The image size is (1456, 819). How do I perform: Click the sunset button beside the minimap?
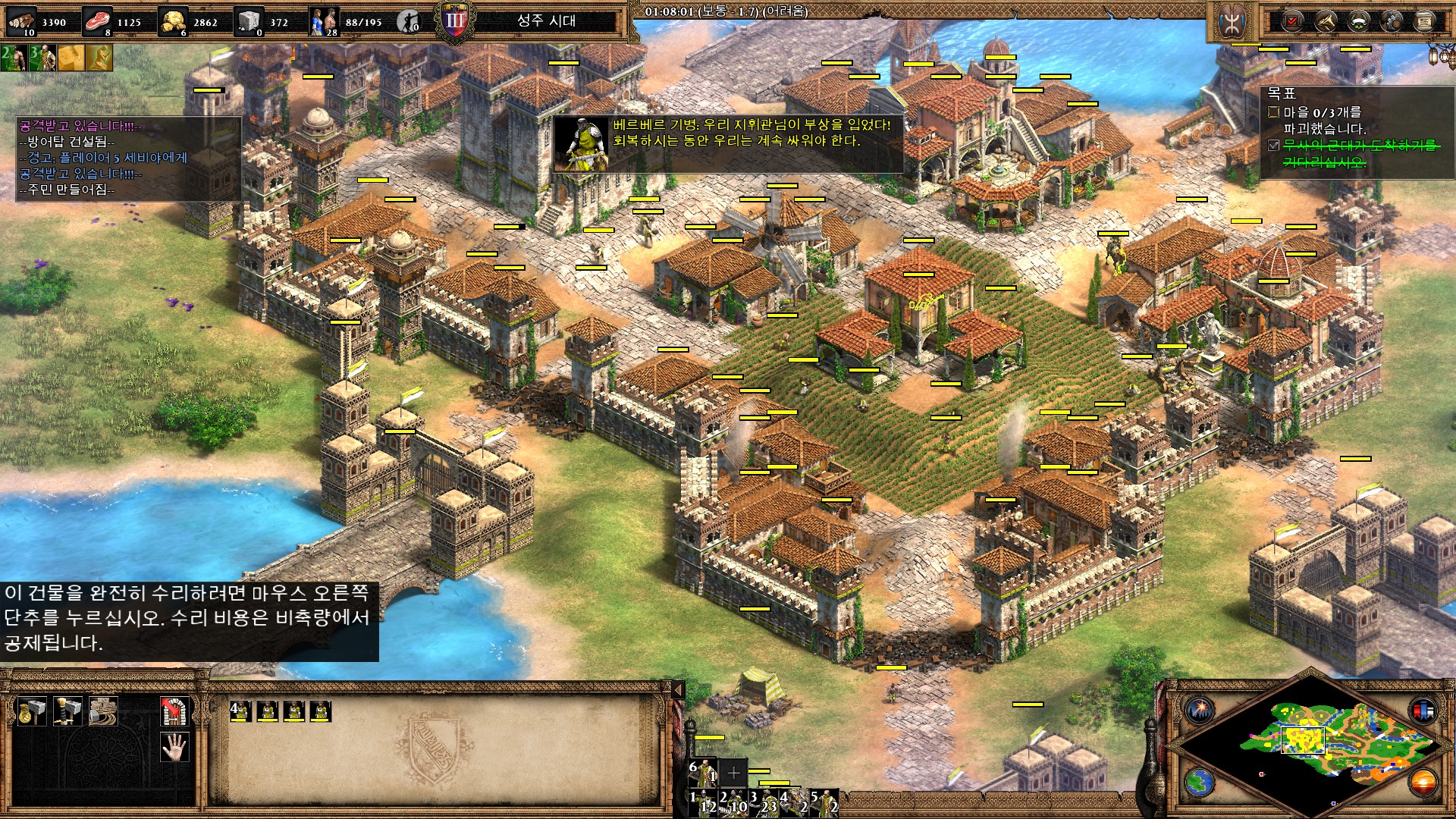click(x=1423, y=781)
